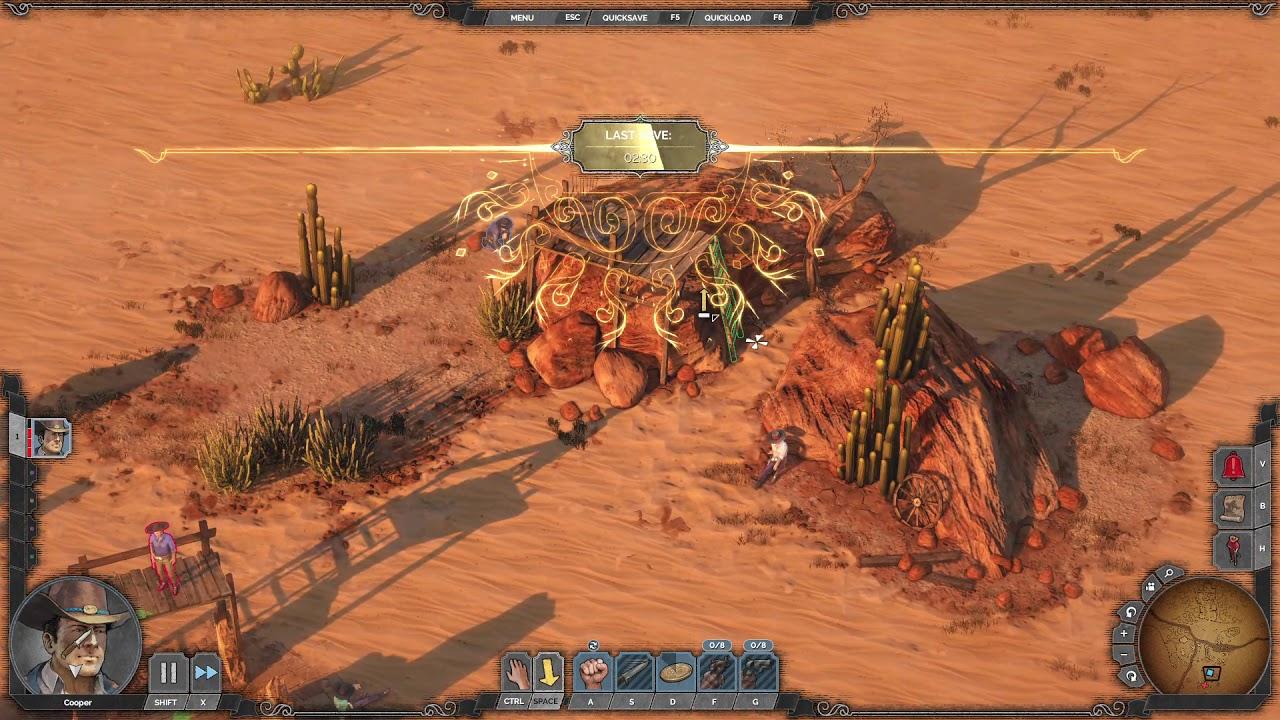
Task: Activate the fake coin throw ability
Action: point(676,673)
